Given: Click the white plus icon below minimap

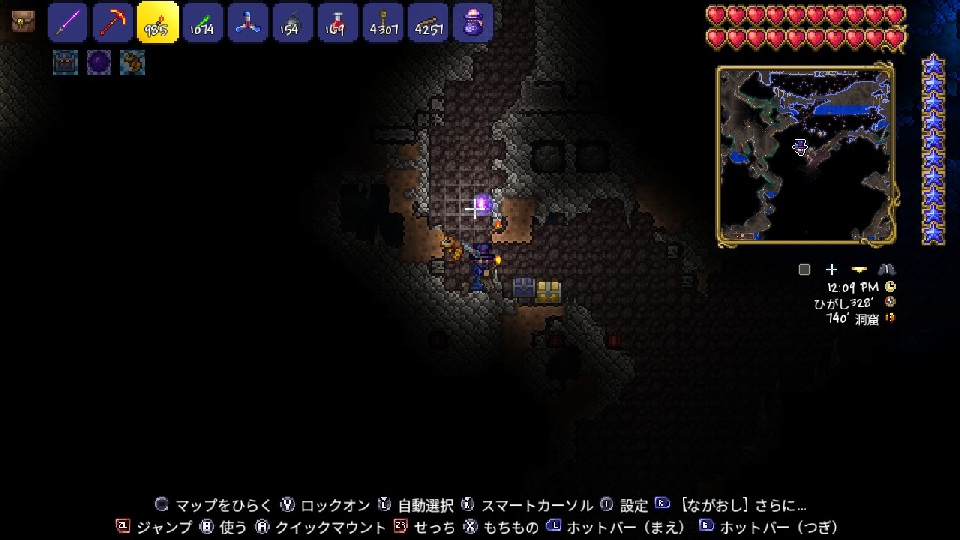Looking at the screenshot, I should 831,270.
